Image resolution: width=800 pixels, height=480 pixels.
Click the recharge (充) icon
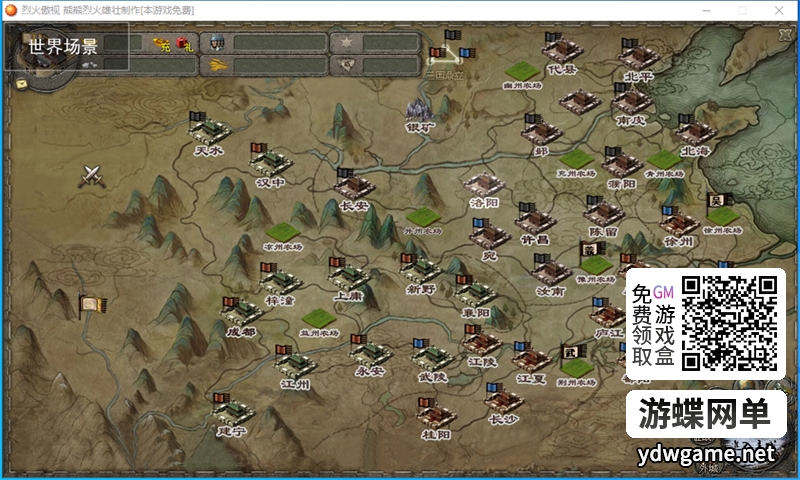(x=161, y=43)
